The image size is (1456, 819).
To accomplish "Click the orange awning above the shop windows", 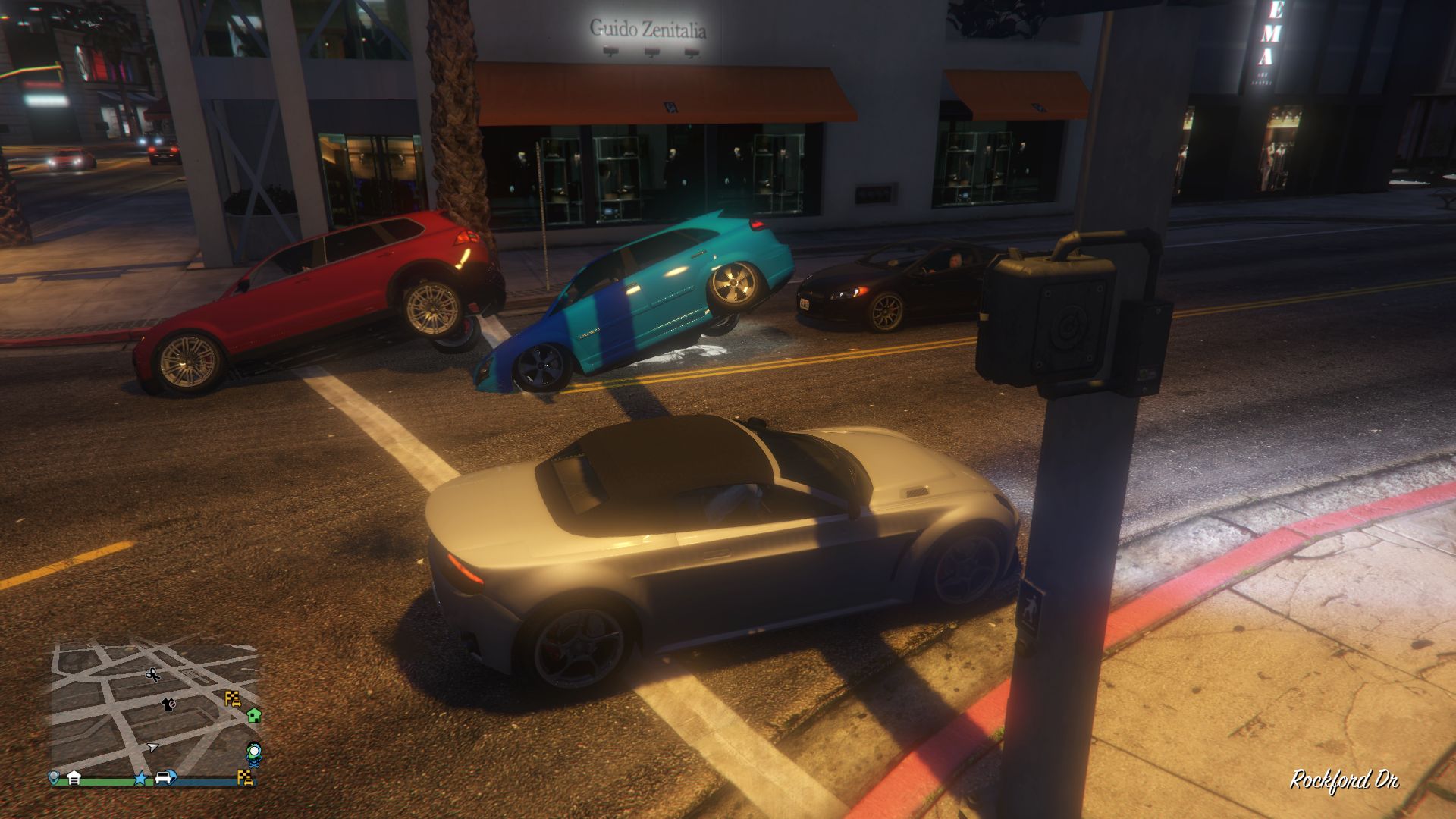I will pos(667,91).
